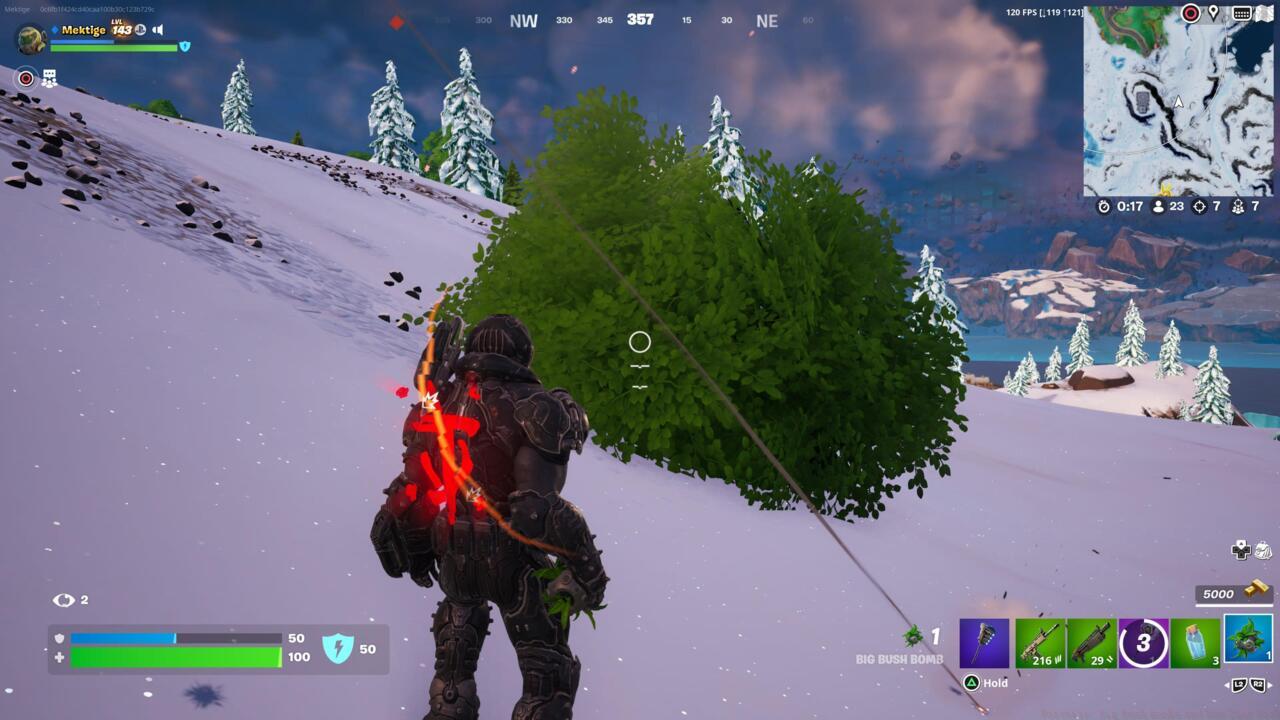Click the player count icon next to 23
1280x720 pixels.
point(1158,207)
